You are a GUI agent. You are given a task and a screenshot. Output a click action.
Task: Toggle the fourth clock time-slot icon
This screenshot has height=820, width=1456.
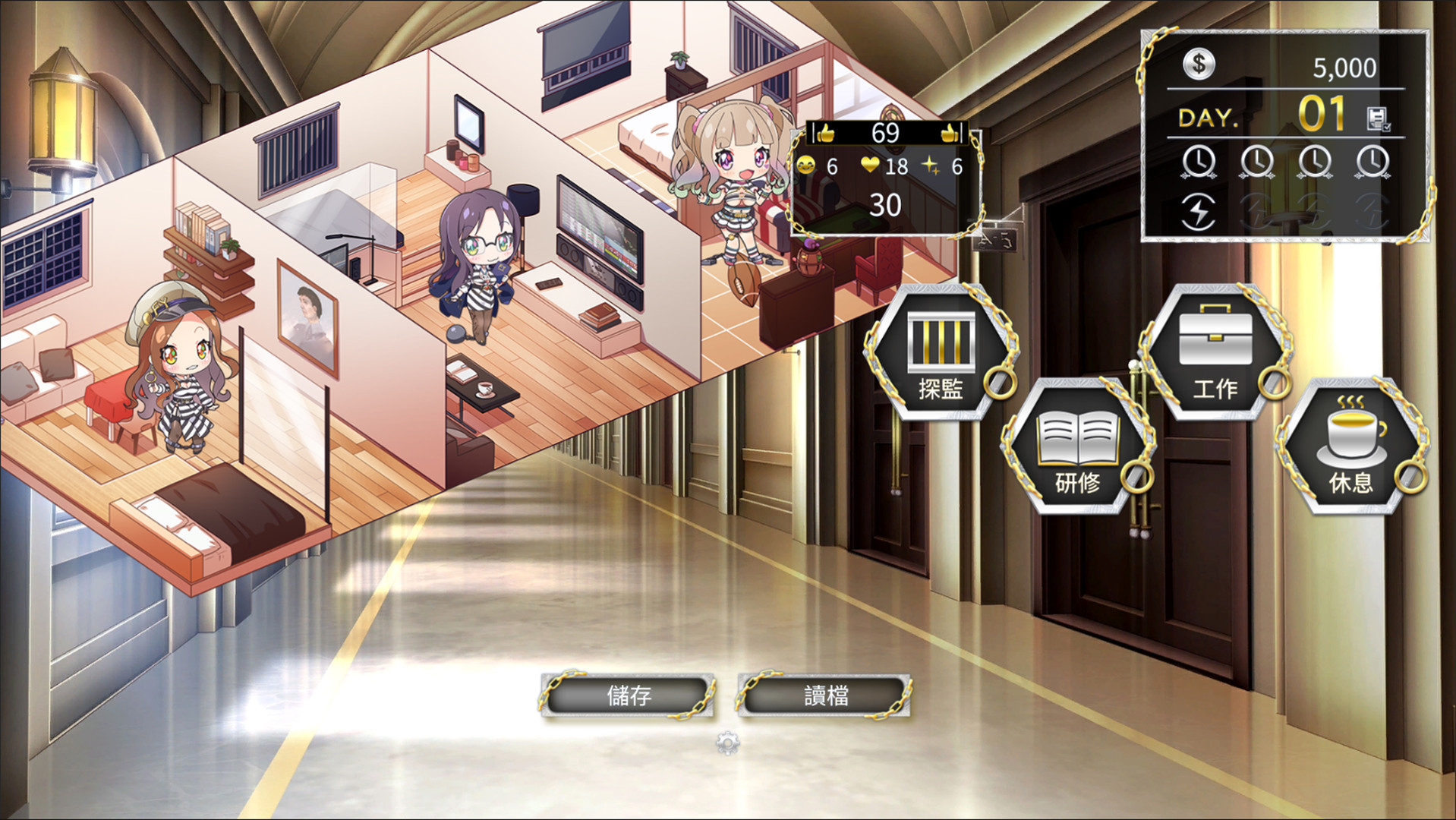tap(1372, 161)
